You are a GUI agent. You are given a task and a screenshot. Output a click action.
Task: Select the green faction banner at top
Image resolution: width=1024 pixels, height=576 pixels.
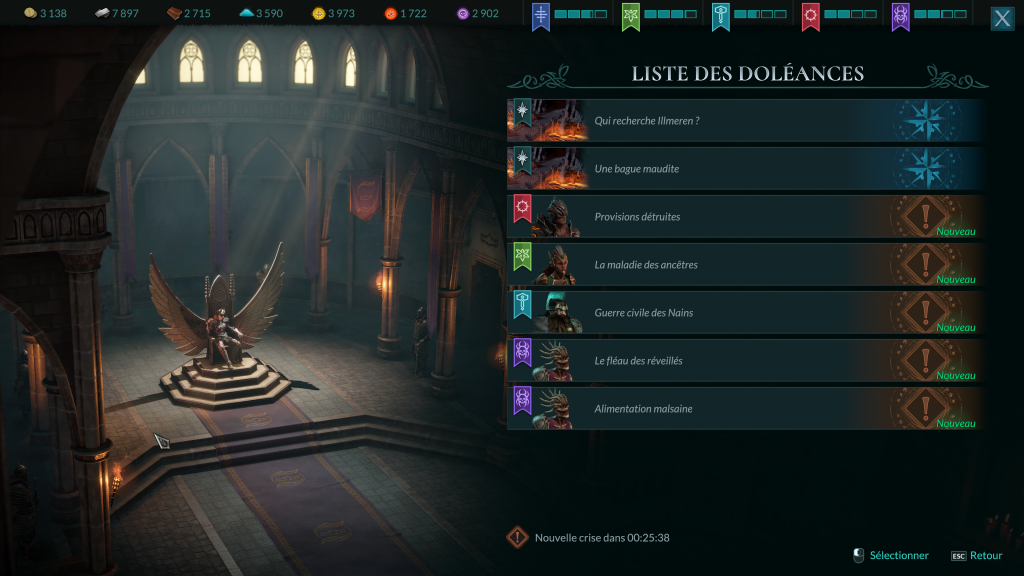pyautogui.click(x=632, y=16)
